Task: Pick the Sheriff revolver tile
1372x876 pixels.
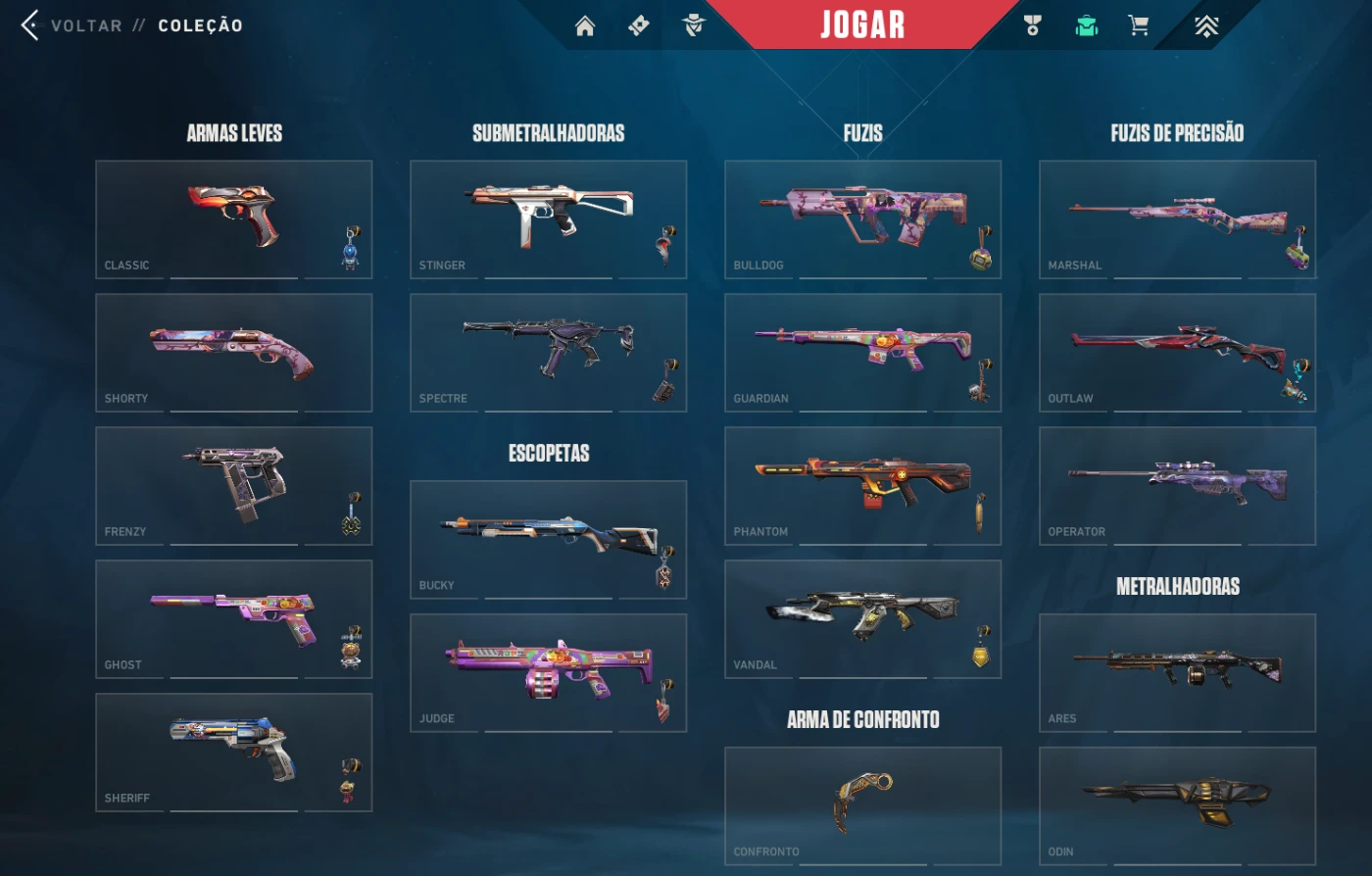Action: click(233, 752)
